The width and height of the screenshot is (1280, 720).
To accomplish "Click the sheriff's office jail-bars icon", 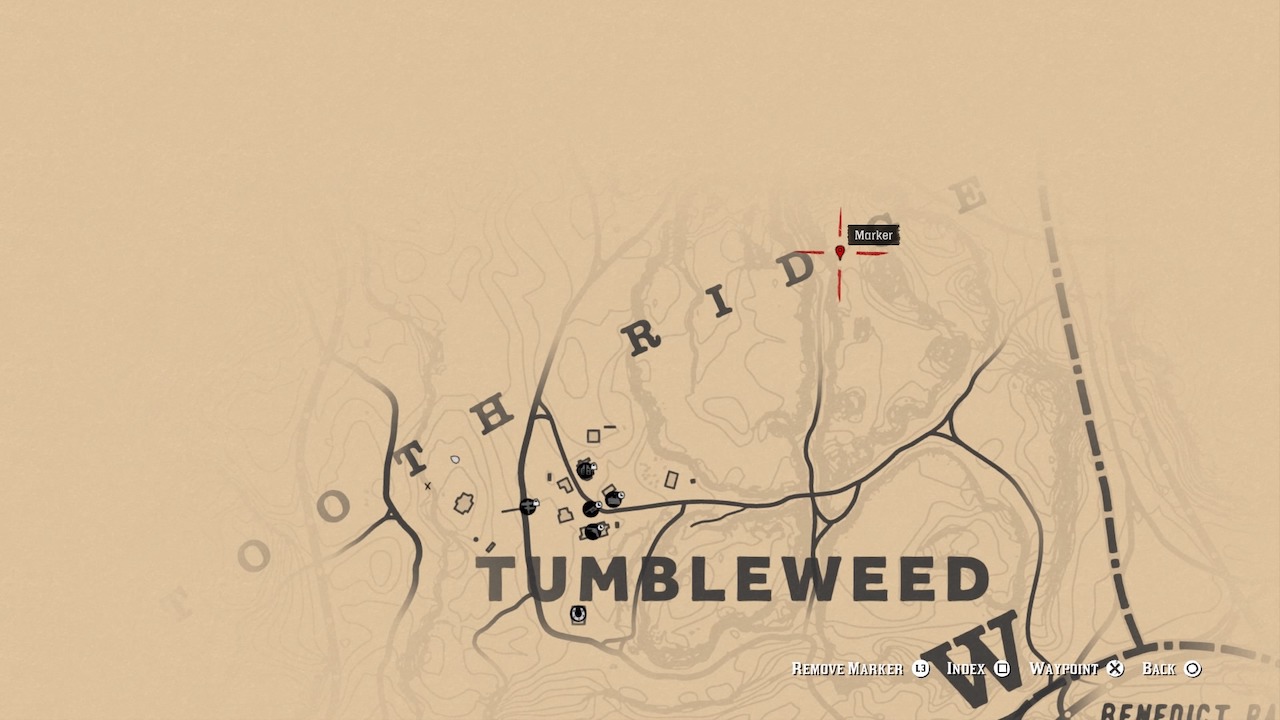I will tap(584, 470).
